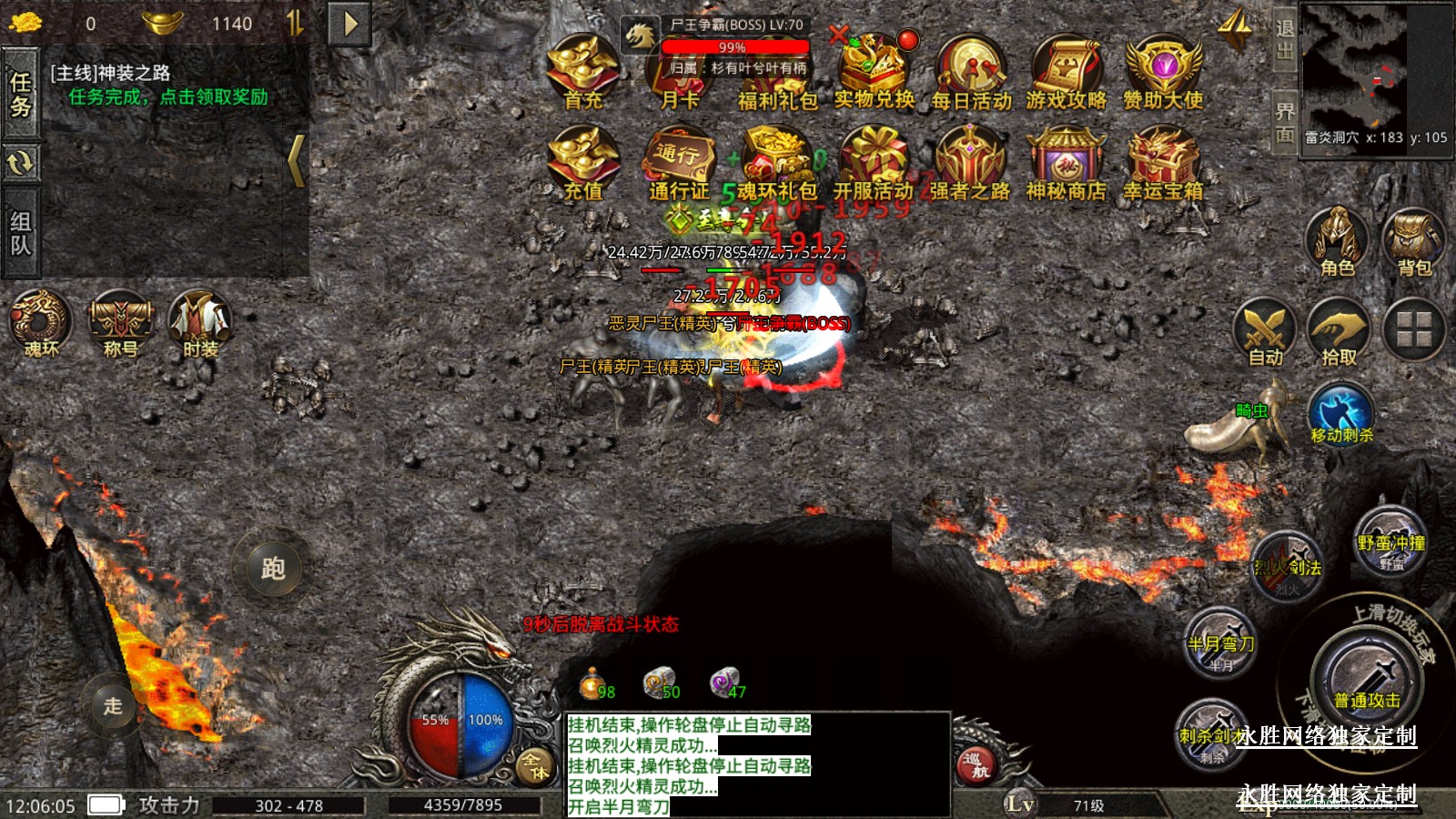Viewport: 1456px width, 819px height.
Task: Open the 角色 character sheet
Action: point(1337,242)
